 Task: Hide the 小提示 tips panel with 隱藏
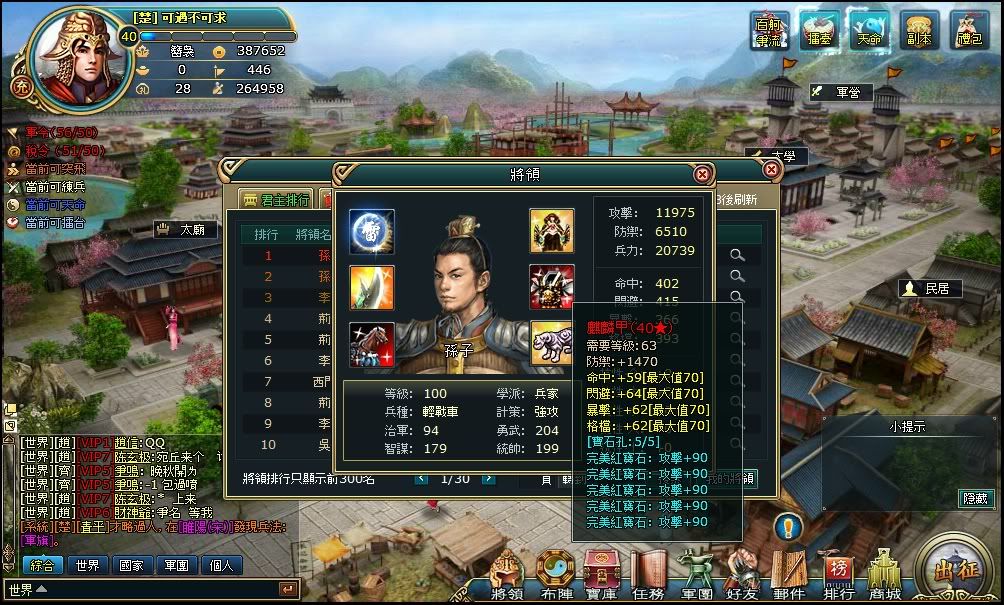[975, 497]
